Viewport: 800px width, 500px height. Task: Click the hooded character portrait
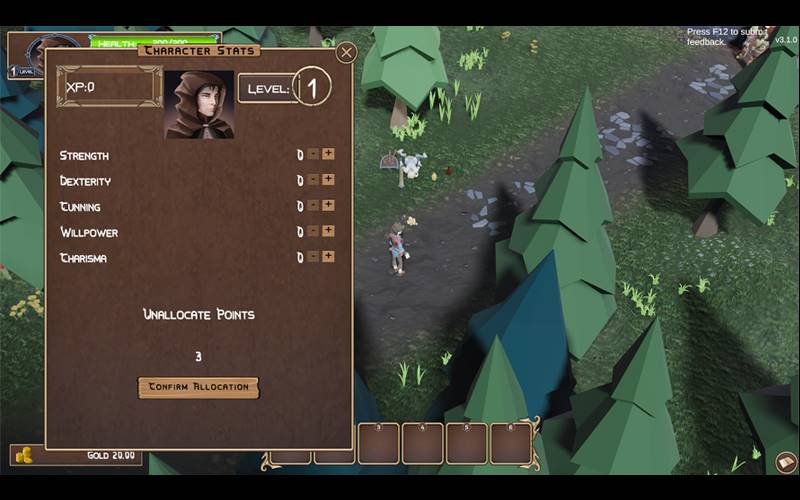coord(199,104)
